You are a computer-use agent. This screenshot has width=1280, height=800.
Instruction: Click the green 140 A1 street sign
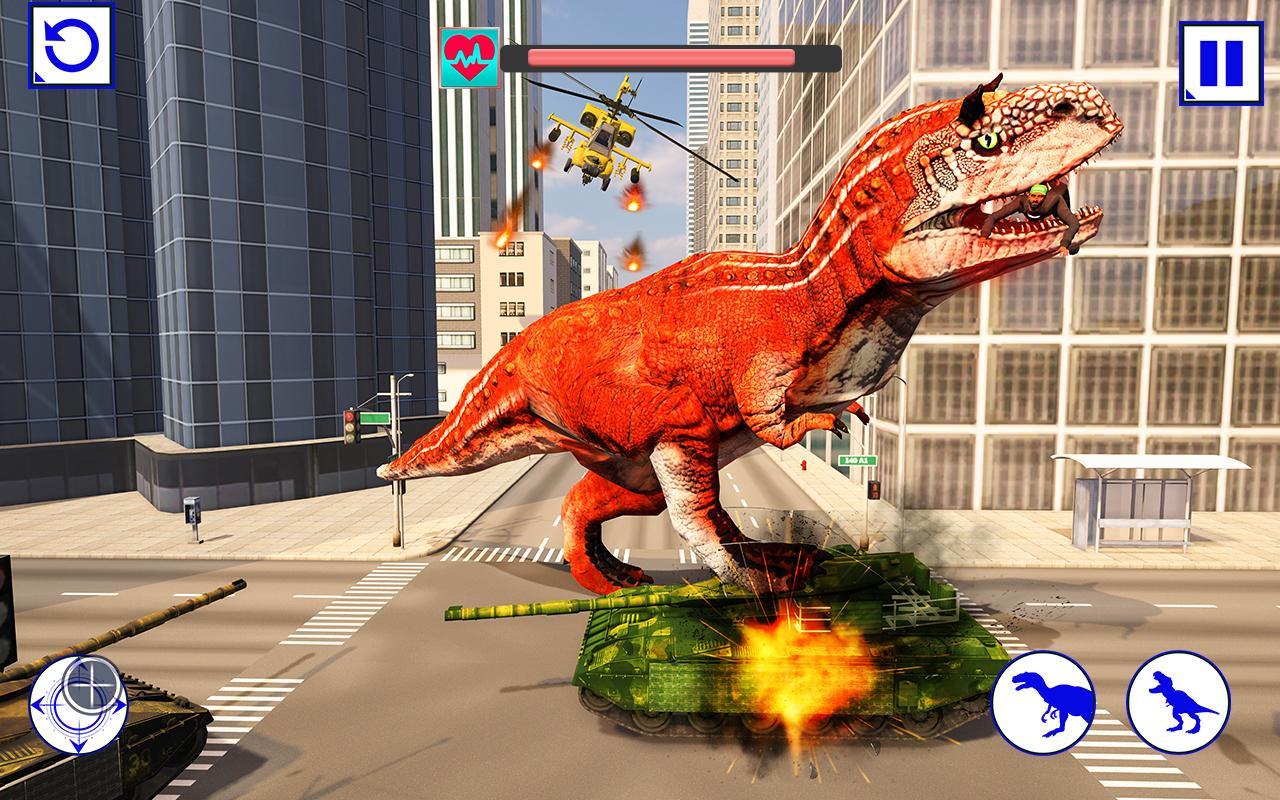(x=855, y=458)
